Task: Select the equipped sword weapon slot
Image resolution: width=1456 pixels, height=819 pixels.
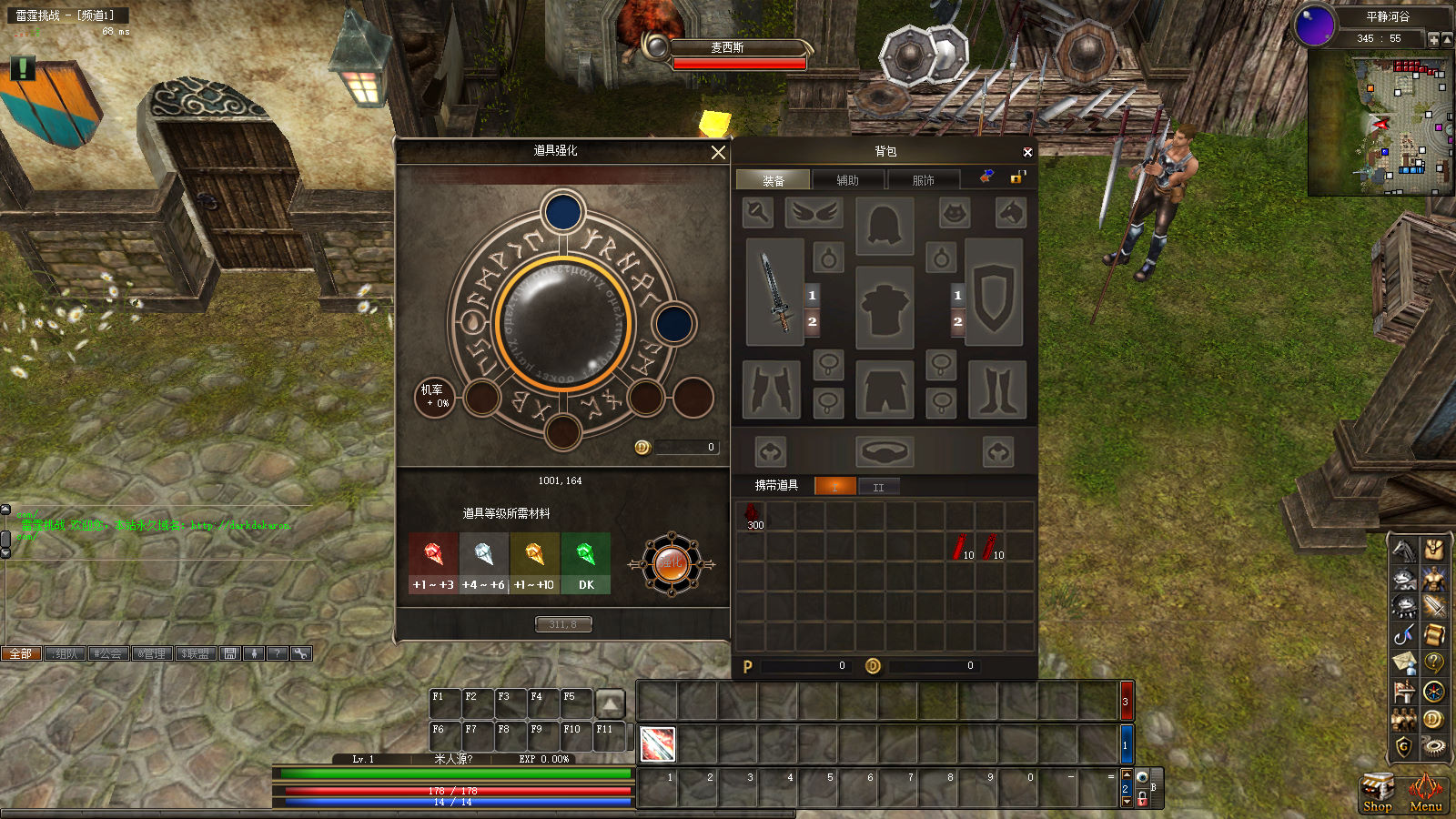Action: (x=774, y=292)
